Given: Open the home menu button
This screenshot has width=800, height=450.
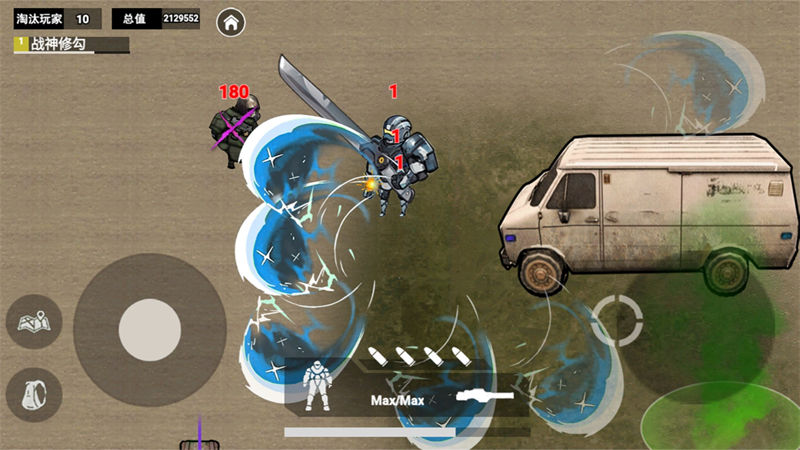Looking at the screenshot, I should 231,20.
